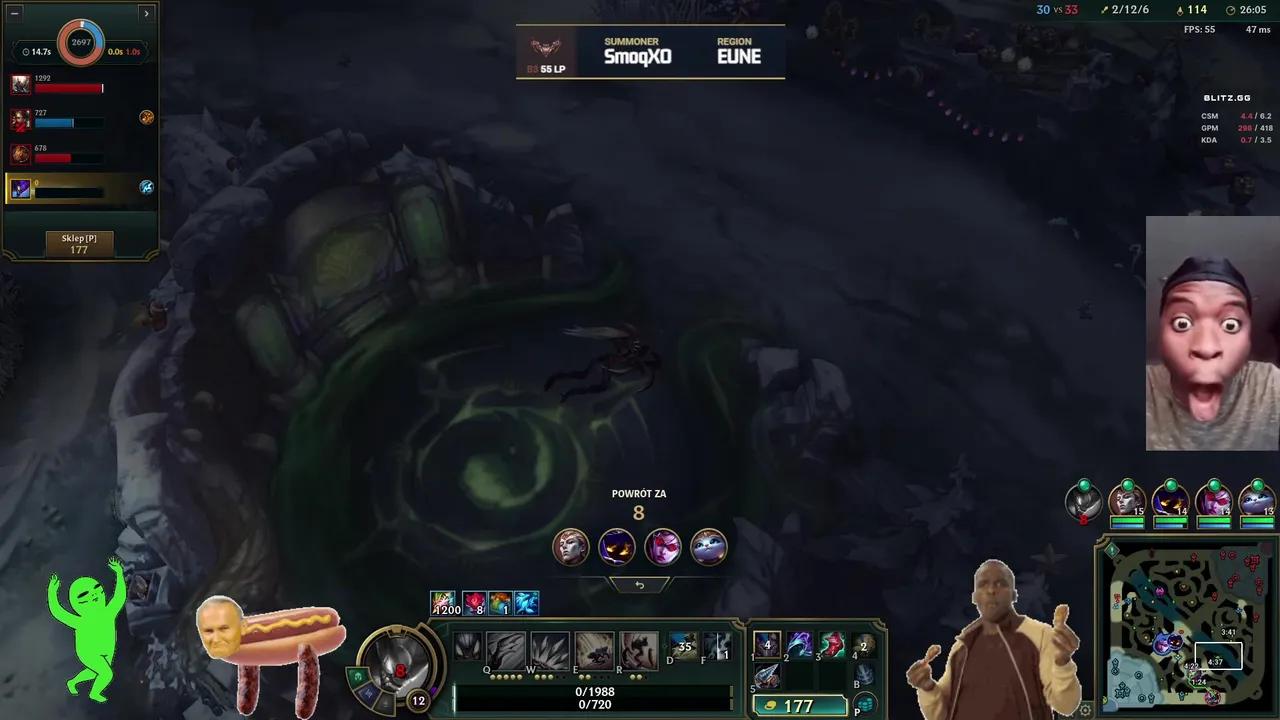Image resolution: width=1280 pixels, height=720 pixels.
Task: Toggle the green gem above Yuumi's portrait
Action: coord(1256,485)
